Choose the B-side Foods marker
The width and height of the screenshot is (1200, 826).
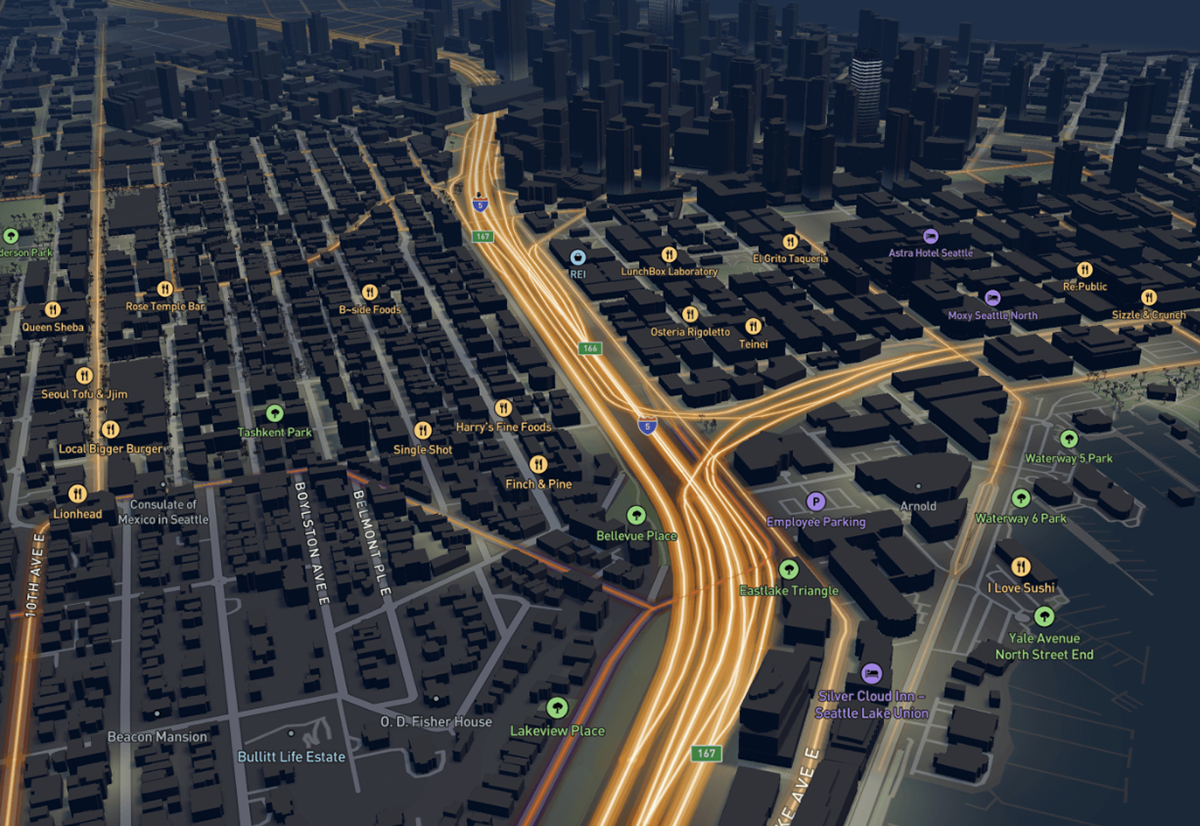pos(369,292)
